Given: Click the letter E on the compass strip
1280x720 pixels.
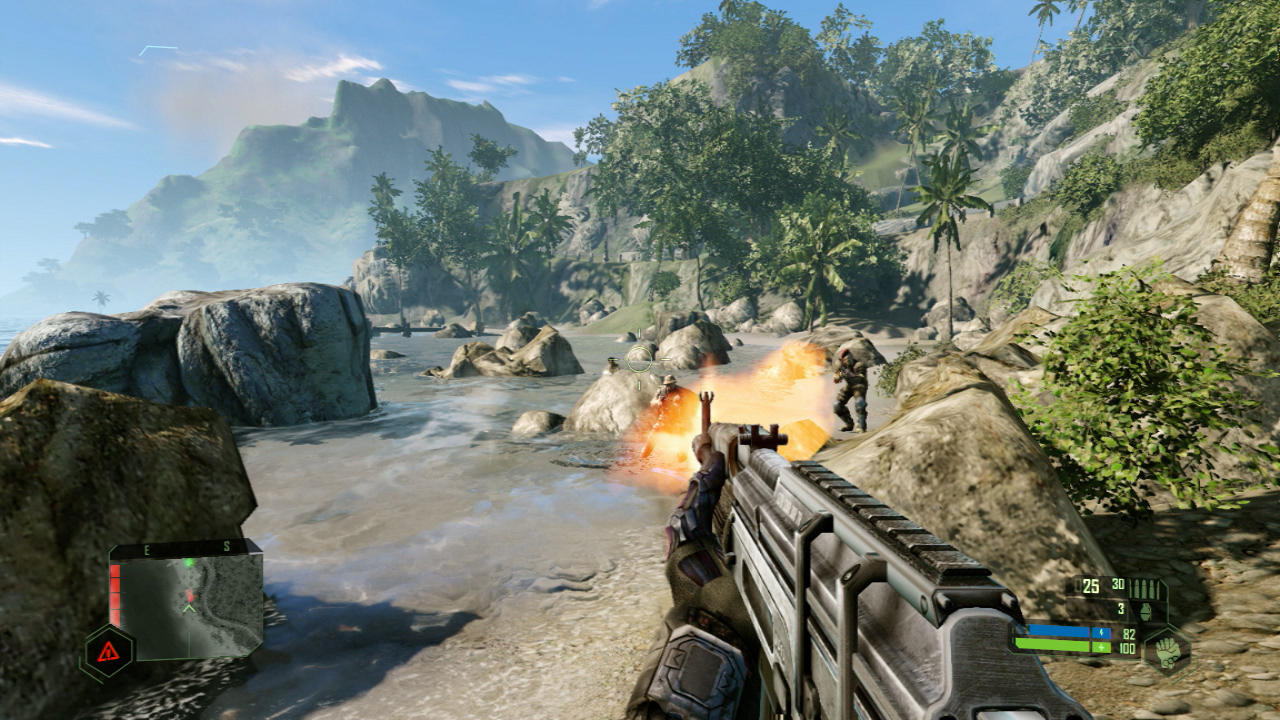Looking at the screenshot, I should point(146,548).
